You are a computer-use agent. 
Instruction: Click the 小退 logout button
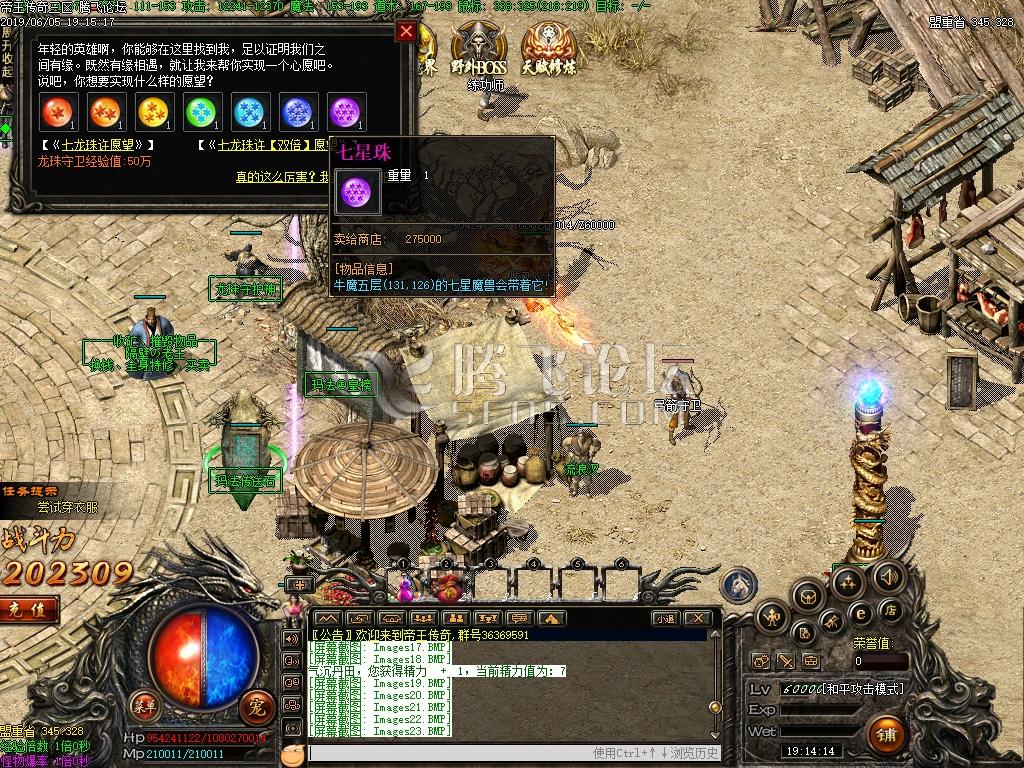[665, 619]
